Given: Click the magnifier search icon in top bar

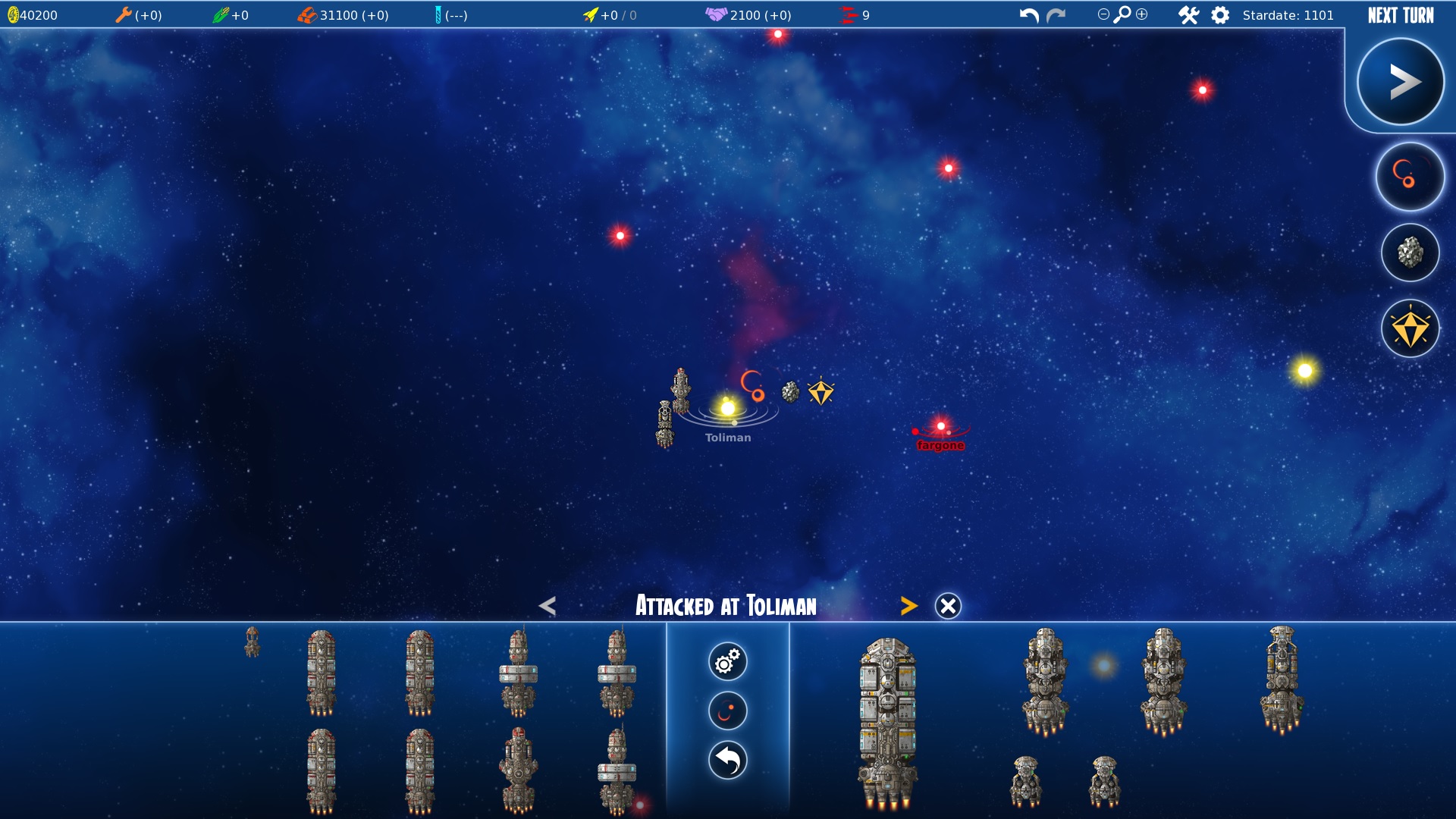Looking at the screenshot, I should 1122,14.
